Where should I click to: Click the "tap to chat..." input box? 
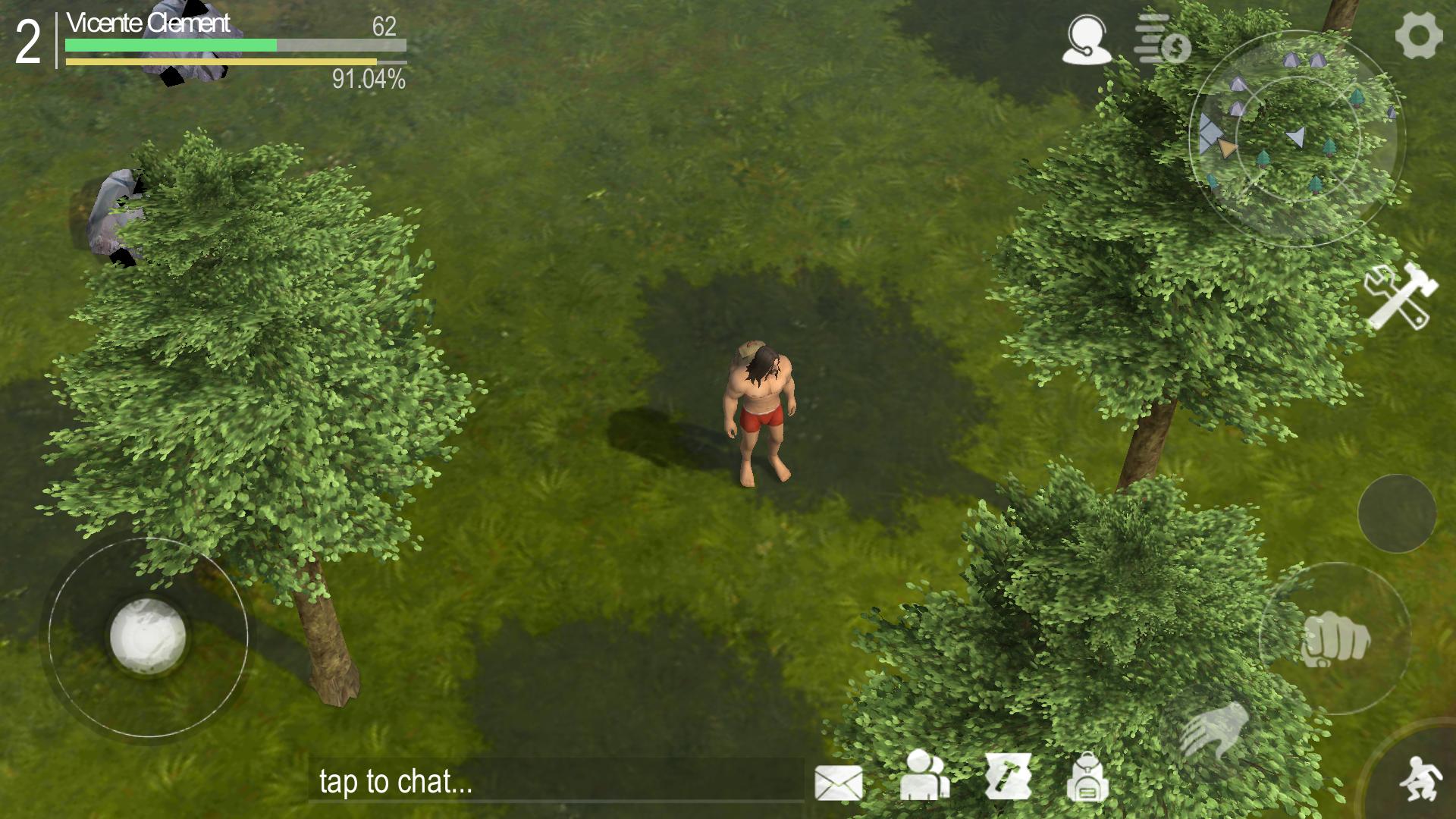(x=555, y=781)
